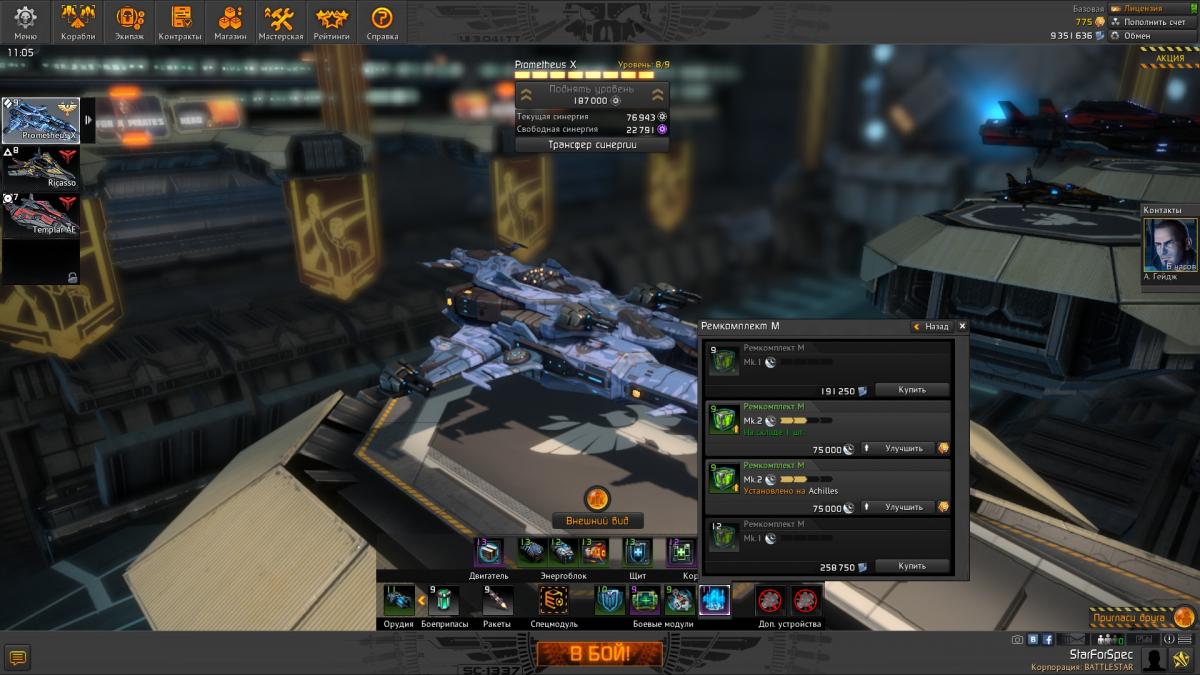
Task: Select the Ricasso ship slot
Action: point(41,167)
